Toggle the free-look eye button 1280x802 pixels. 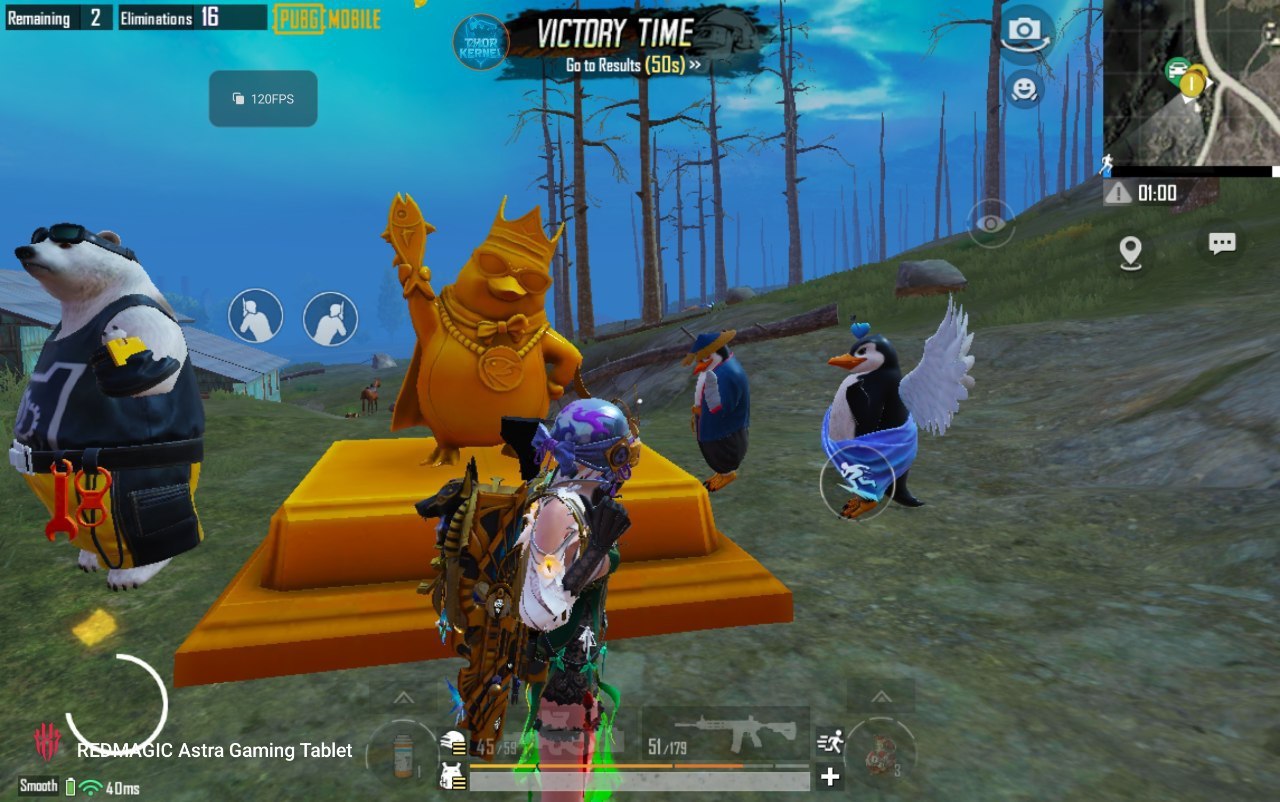[x=990, y=223]
